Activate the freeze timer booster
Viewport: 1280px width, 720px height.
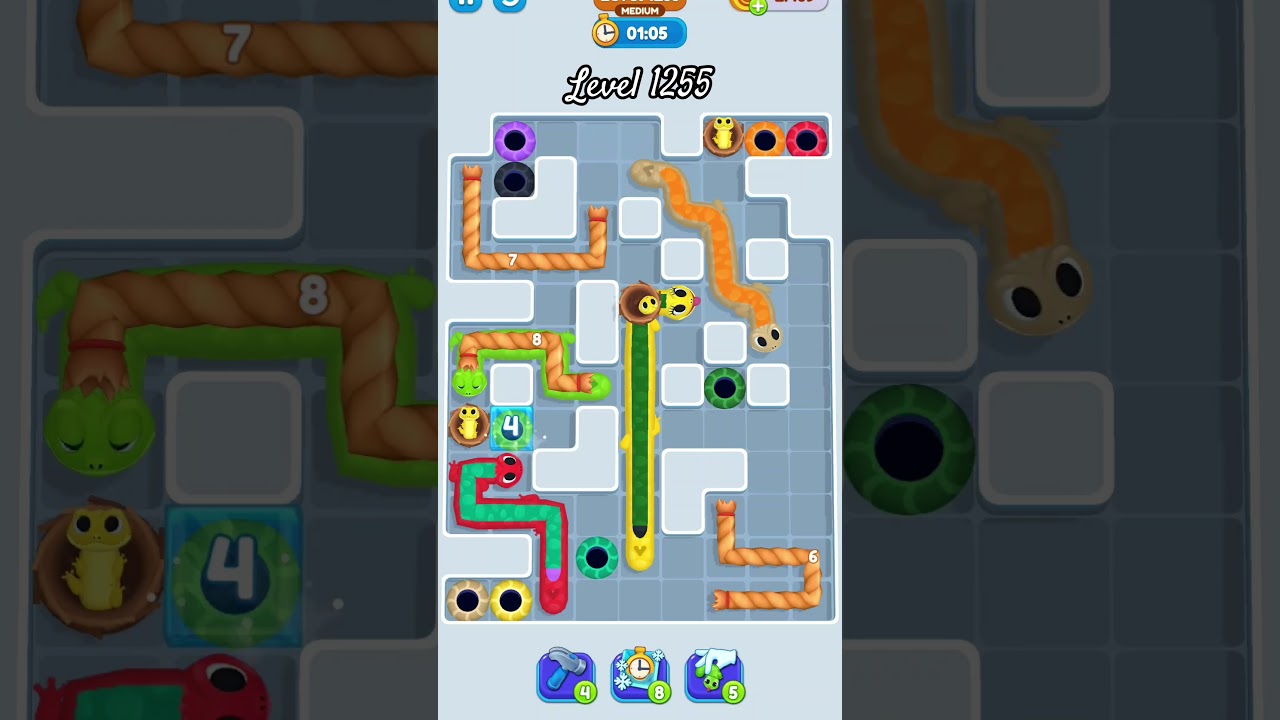point(640,675)
